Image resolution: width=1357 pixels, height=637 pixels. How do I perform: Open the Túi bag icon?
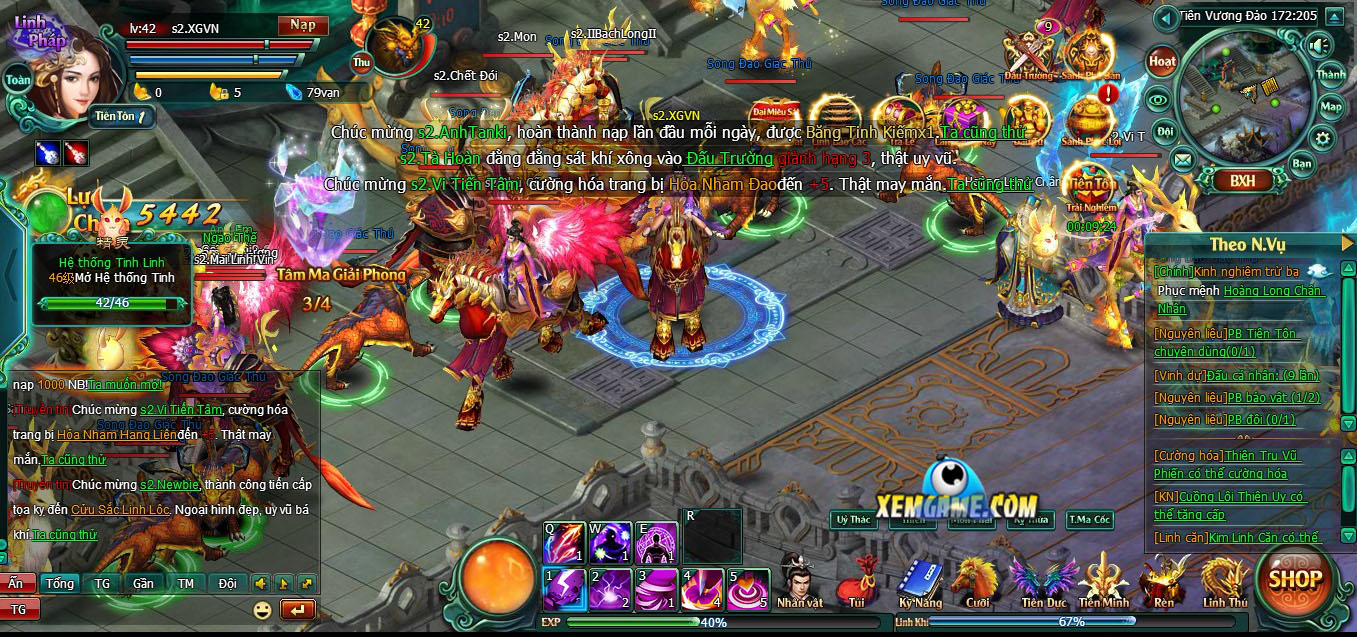pyautogui.click(x=857, y=580)
